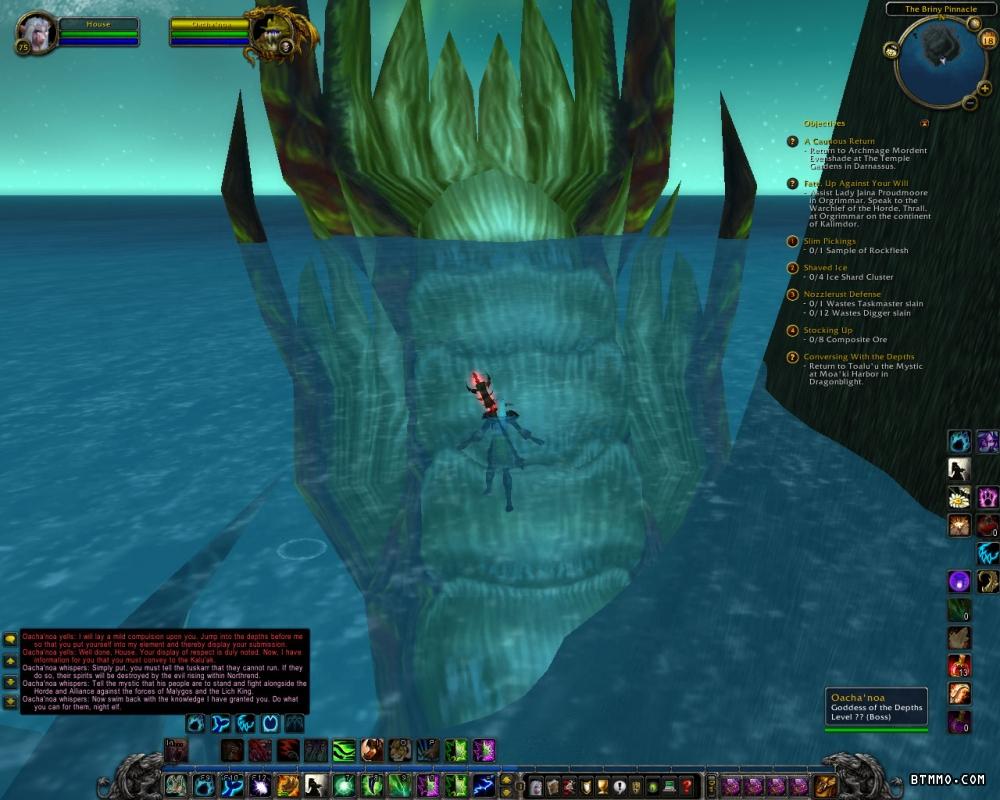Select the A Cautious Return quest objective

(838, 141)
